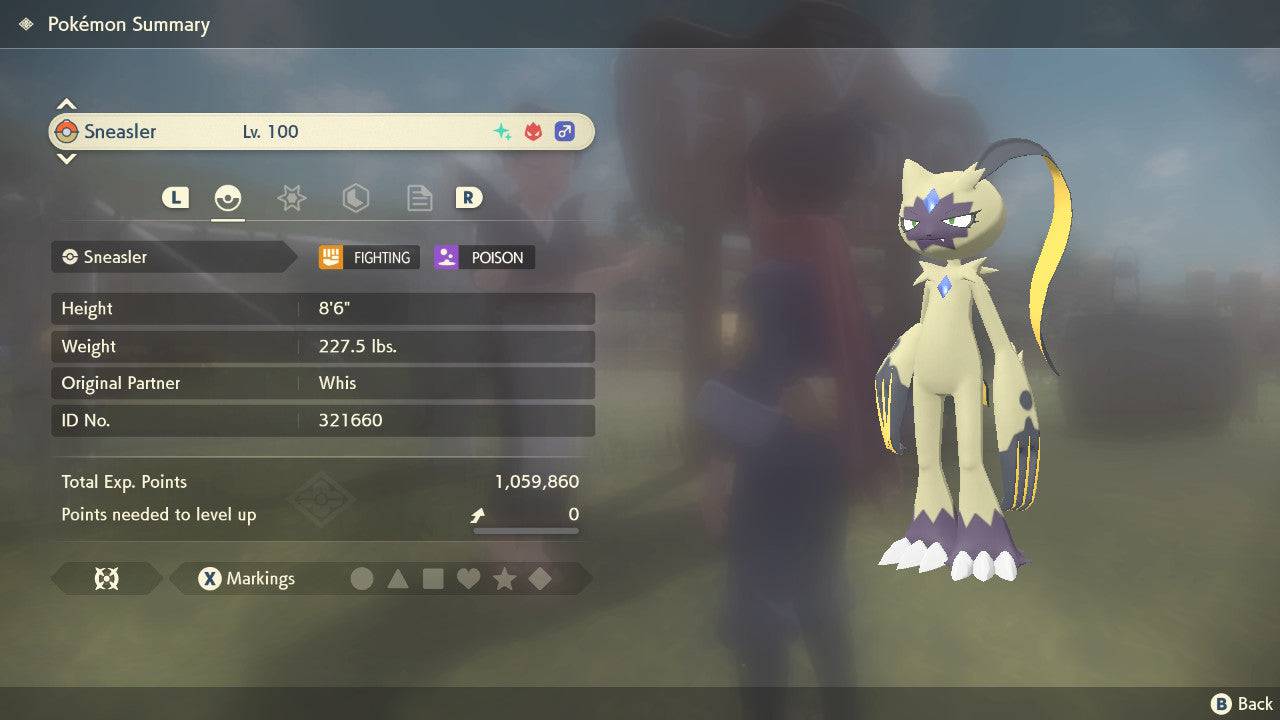Select the up arrow above Sneasler's name
Image resolution: width=1280 pixels, height=720 pixels.
coord(66,104)
